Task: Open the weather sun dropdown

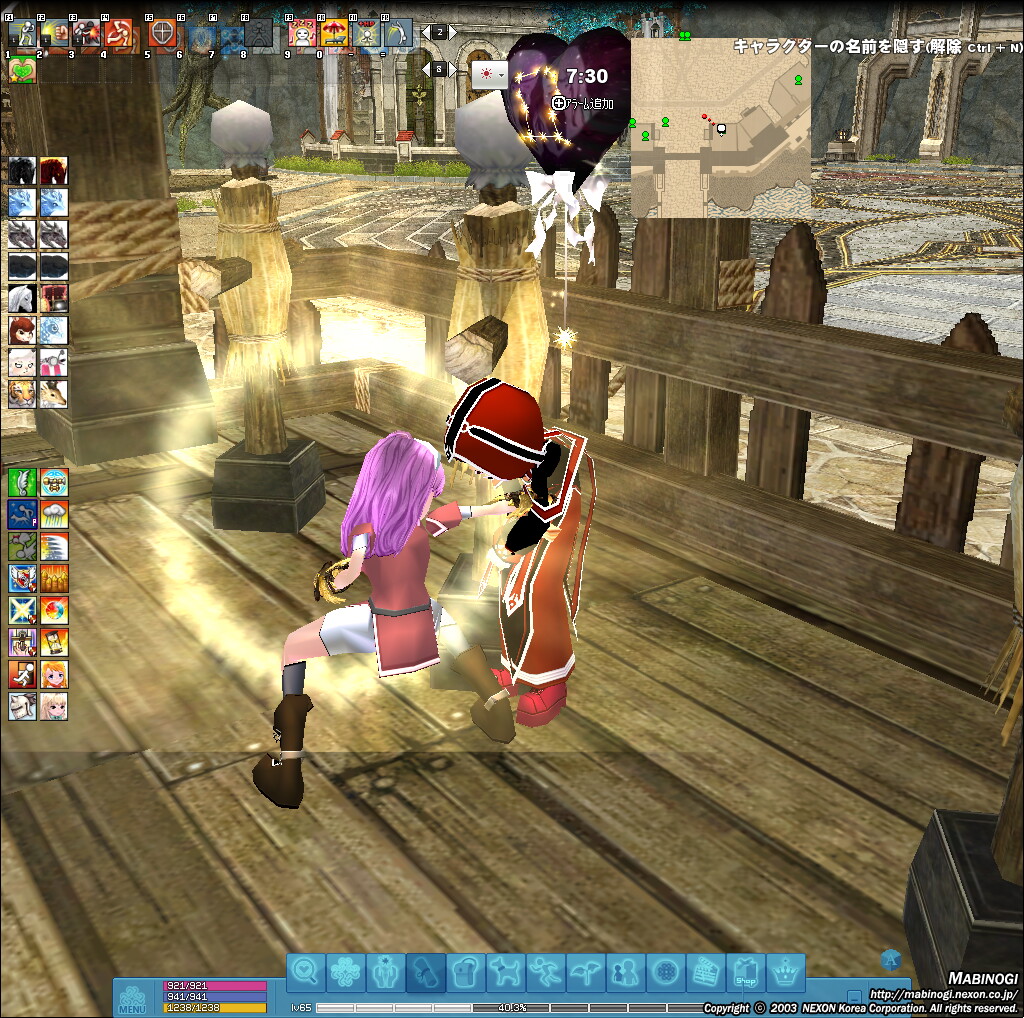Action: (x=490, y=73)
